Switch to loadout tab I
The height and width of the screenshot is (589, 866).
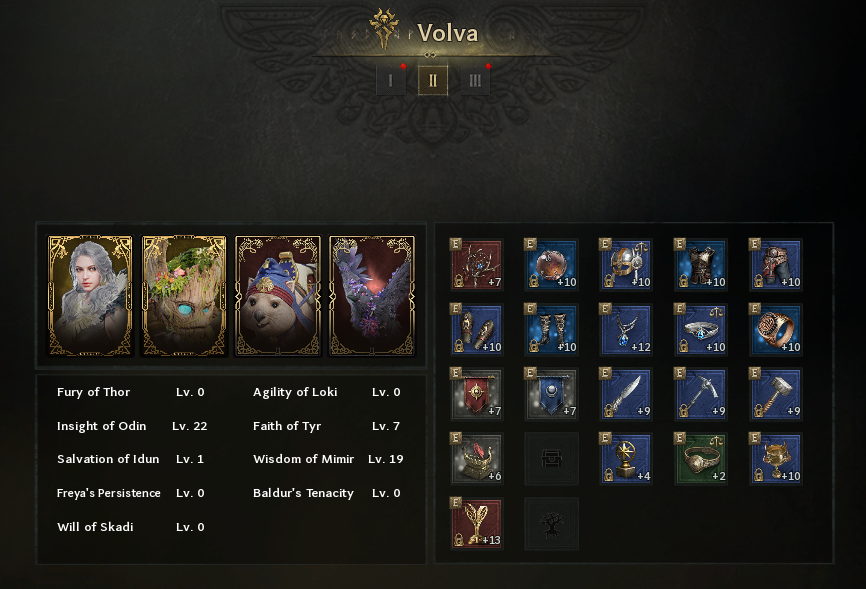pyautogui.click(x=391, y=81)
